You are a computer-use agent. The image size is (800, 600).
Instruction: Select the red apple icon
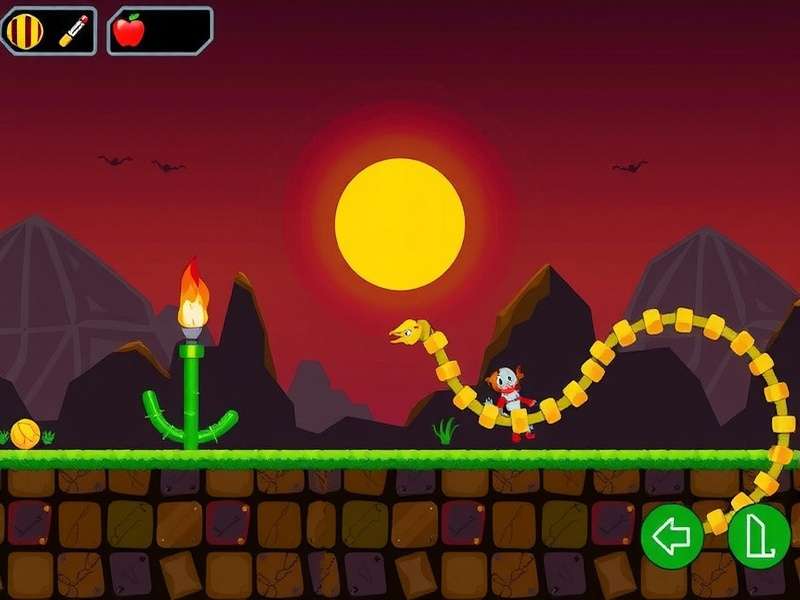tap(129, 31)
